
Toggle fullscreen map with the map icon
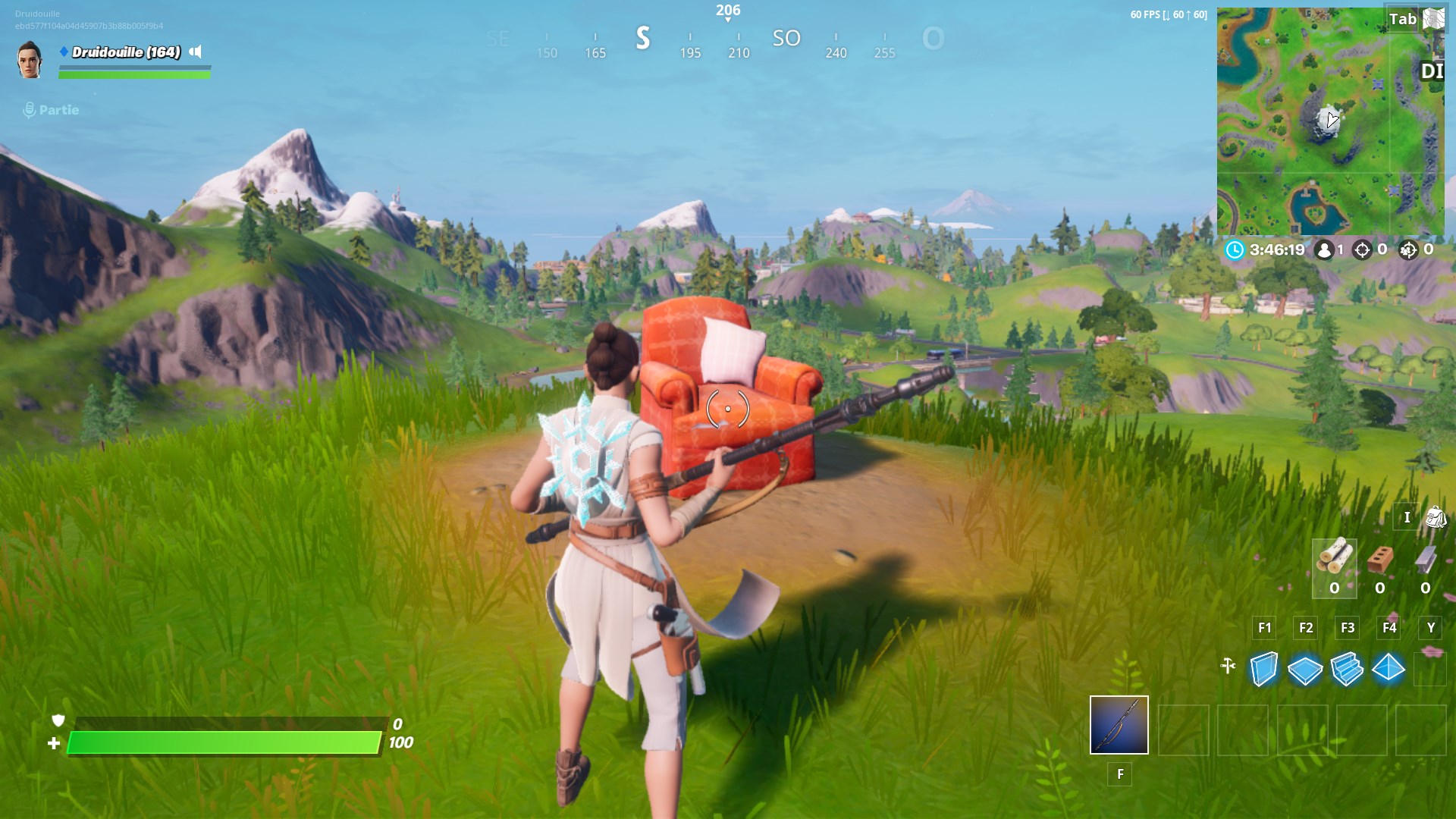point(1432,19)
